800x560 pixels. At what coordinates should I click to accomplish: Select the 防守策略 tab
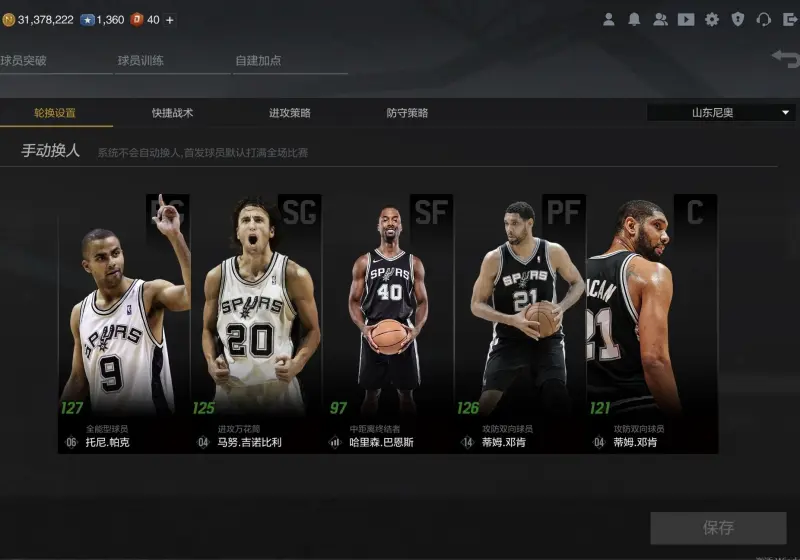(x=407, y=113)
